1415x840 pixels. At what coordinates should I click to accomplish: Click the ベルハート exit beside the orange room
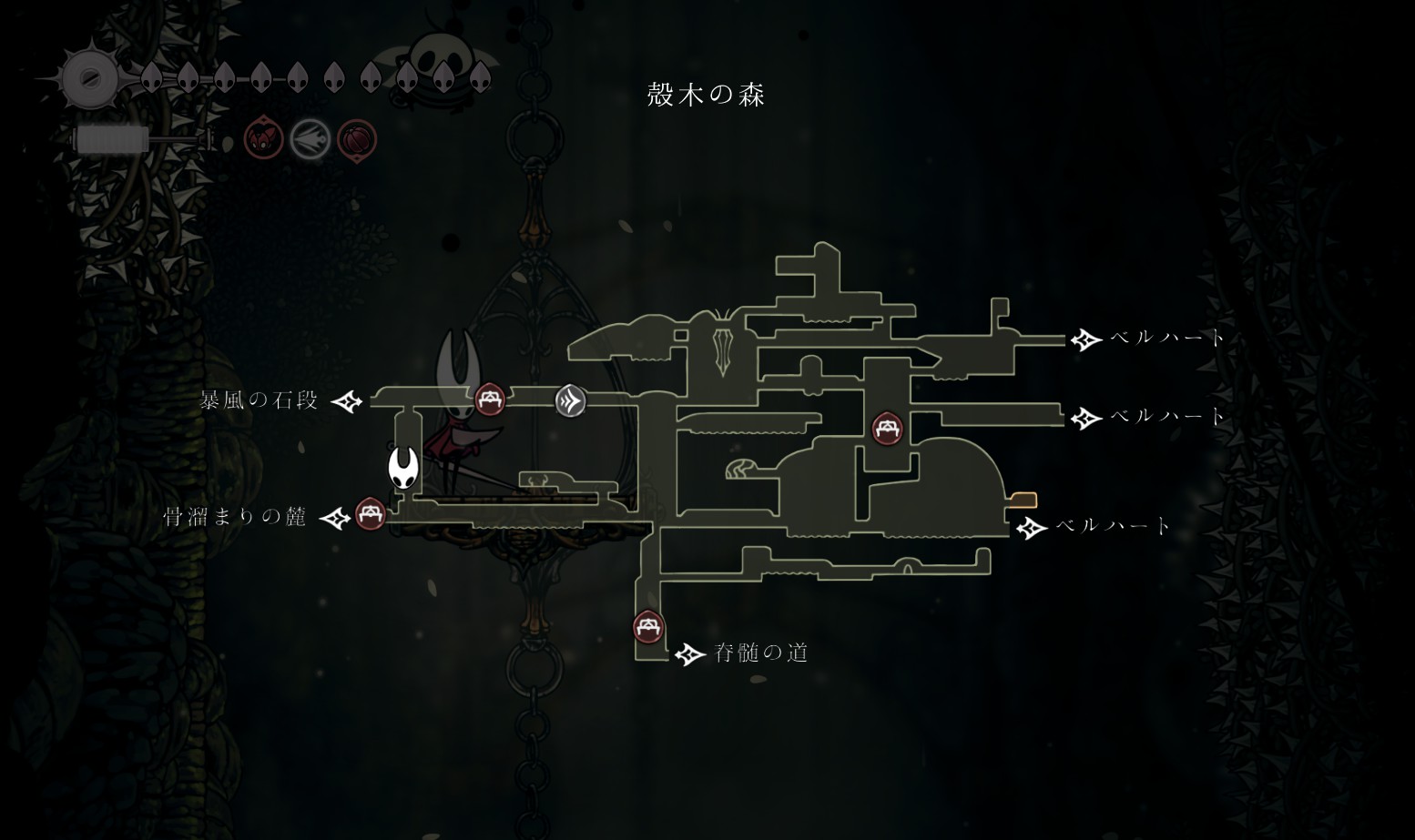coord(1113,526)
